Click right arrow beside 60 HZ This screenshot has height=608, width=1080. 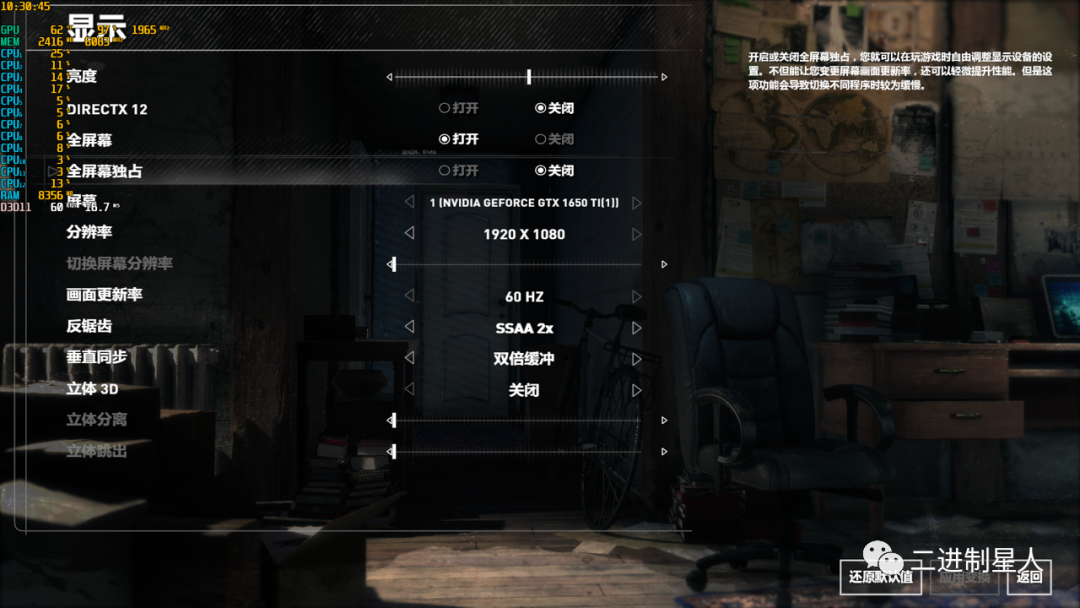pyautogui.click(x=637, y=297)
